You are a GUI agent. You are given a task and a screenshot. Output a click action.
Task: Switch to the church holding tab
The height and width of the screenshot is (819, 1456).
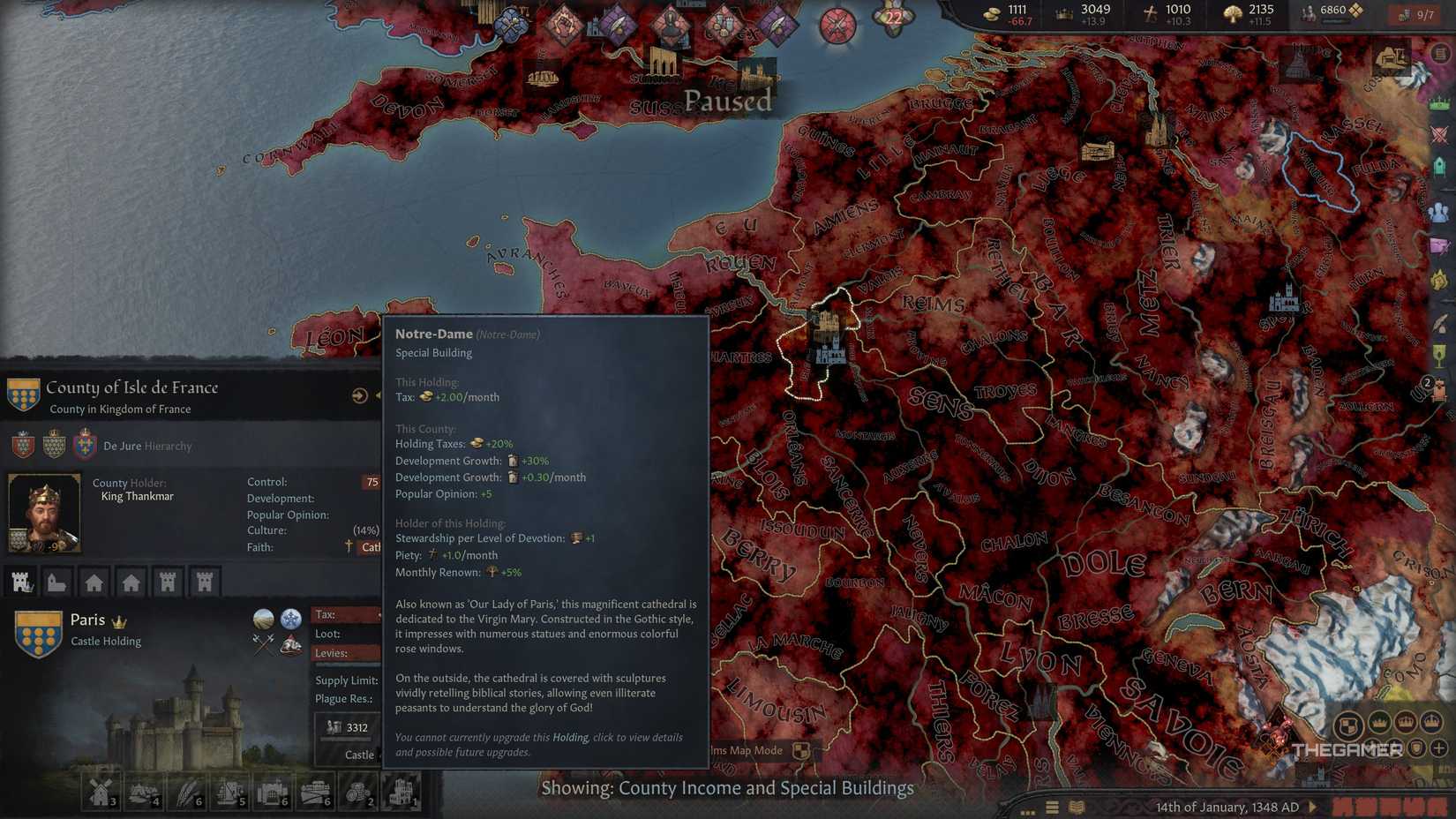click(x=56, y=582)
